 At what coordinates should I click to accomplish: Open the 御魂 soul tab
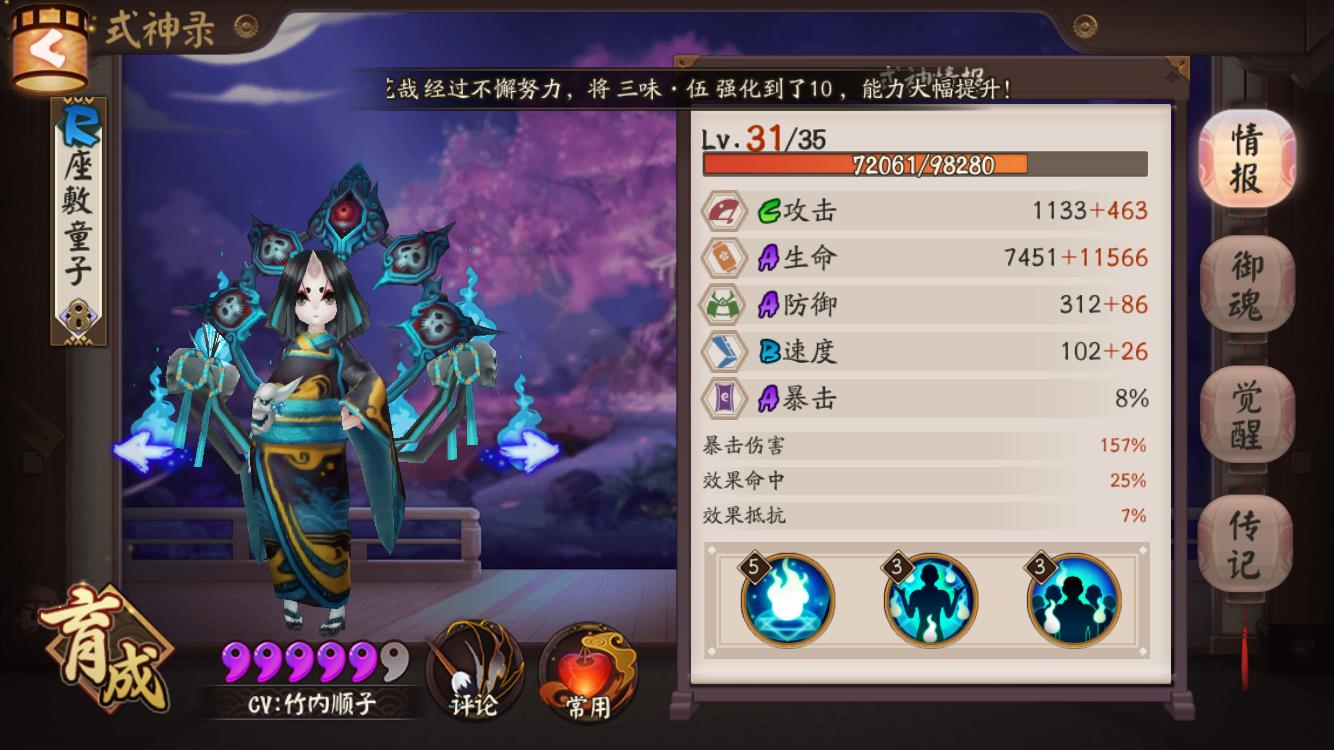click(x=1246, y=285)
